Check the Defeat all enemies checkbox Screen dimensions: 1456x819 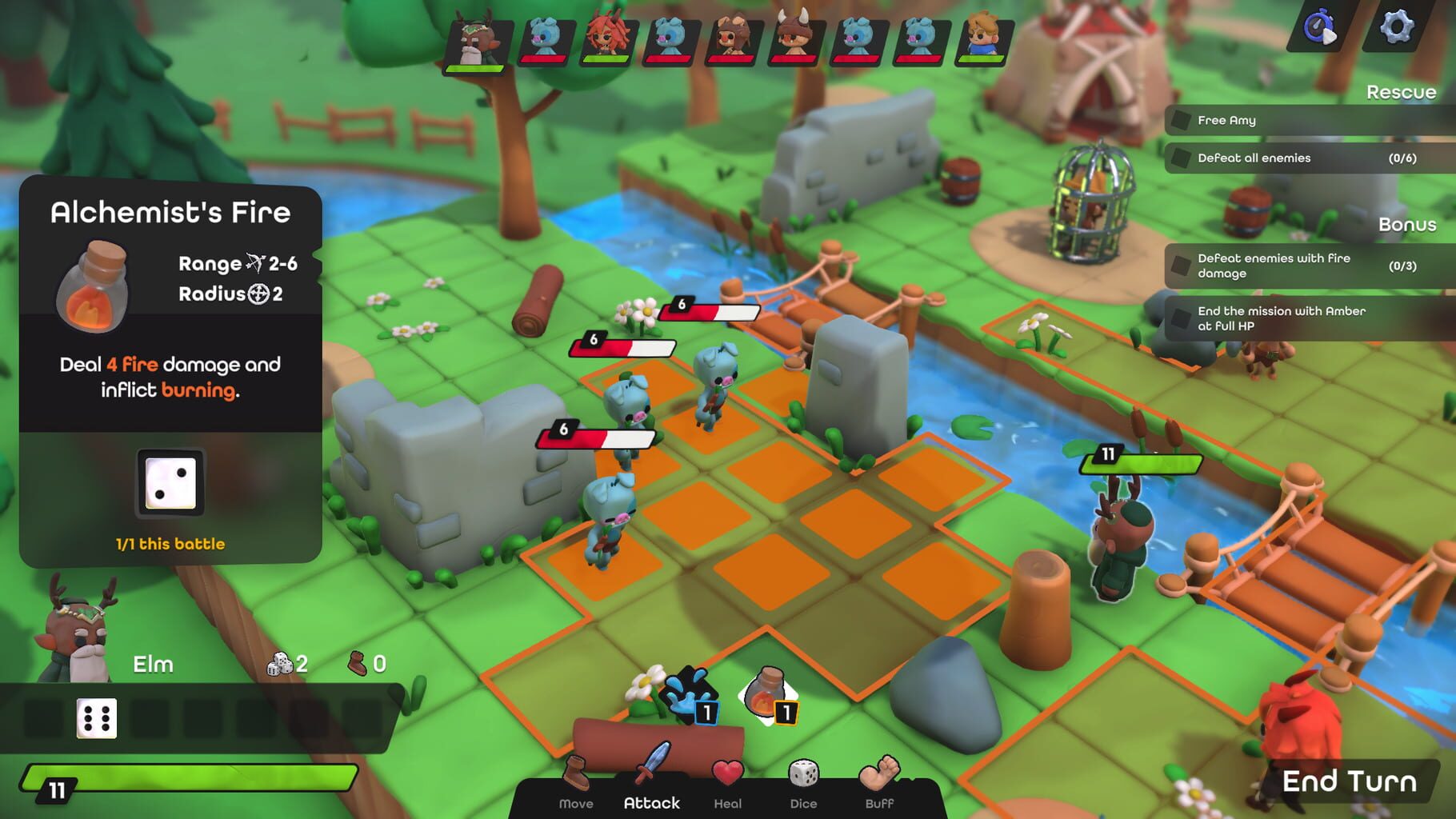(x=1182, y=158)
